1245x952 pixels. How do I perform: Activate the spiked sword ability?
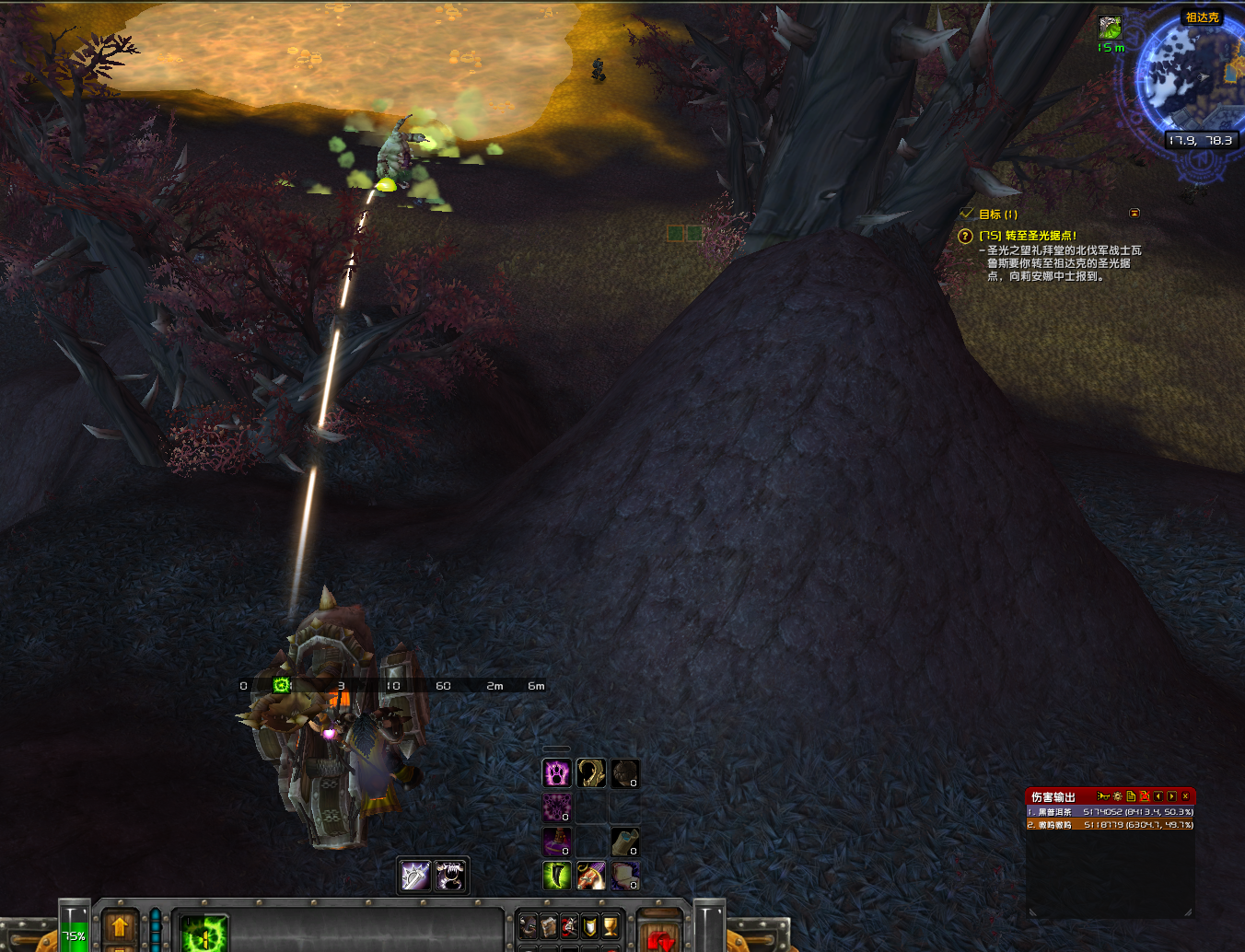pyautogui.click(x=415, y=876)
